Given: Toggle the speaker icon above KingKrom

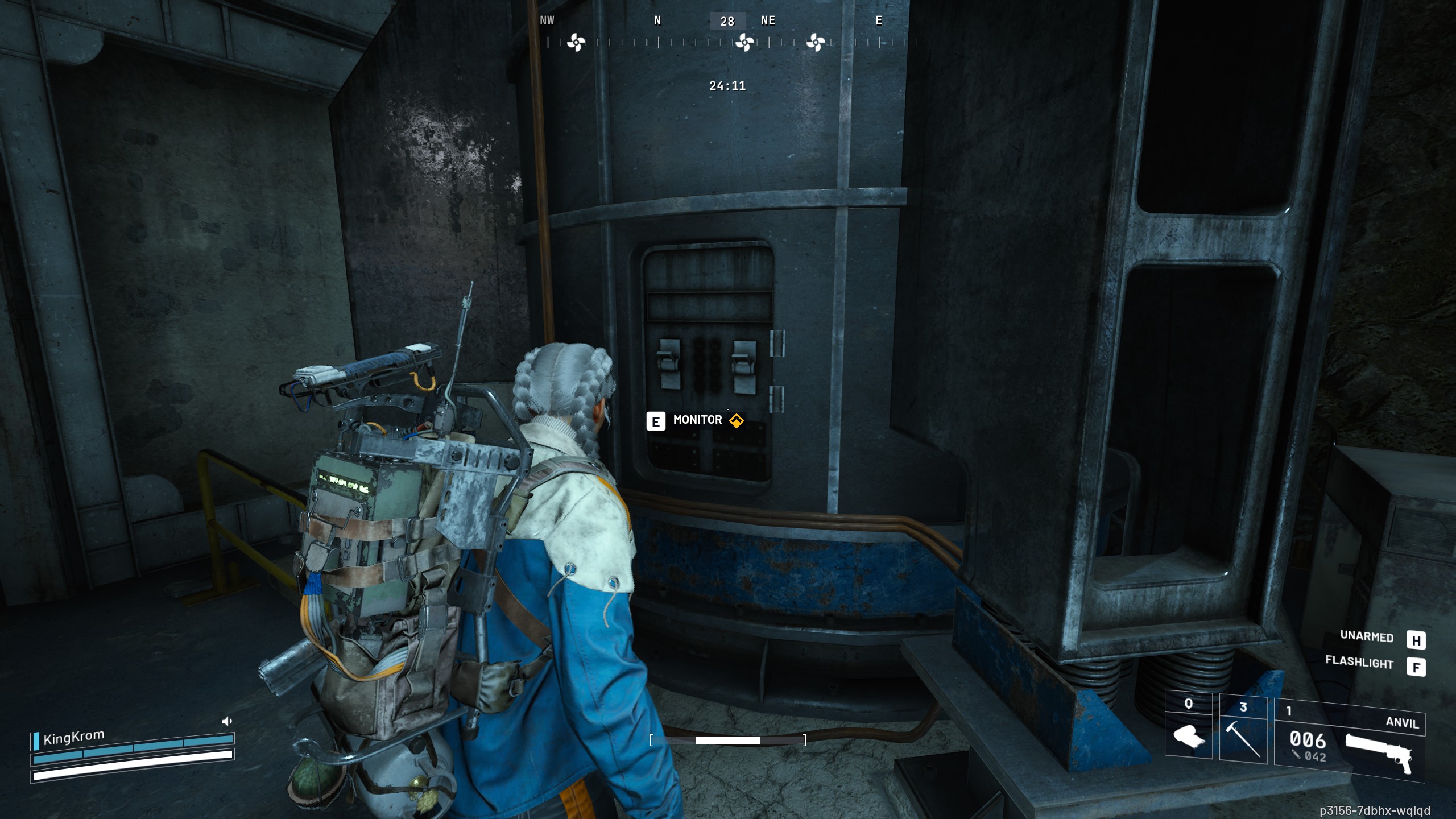Looking at the screenshot, I should tap(227, 720).
